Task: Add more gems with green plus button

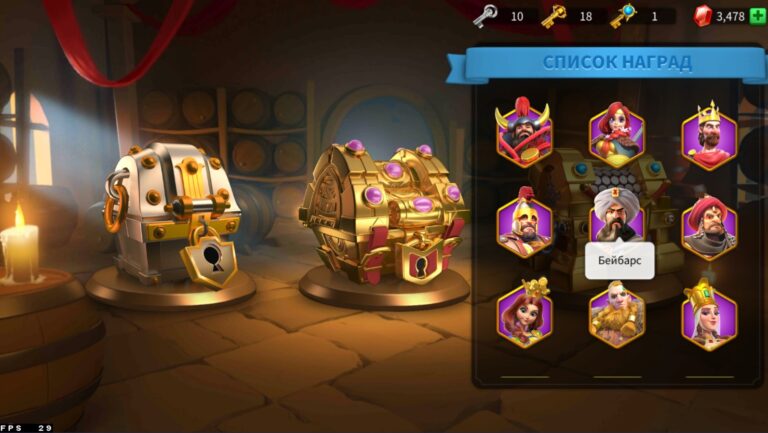Action: click(x=756, y=16)
